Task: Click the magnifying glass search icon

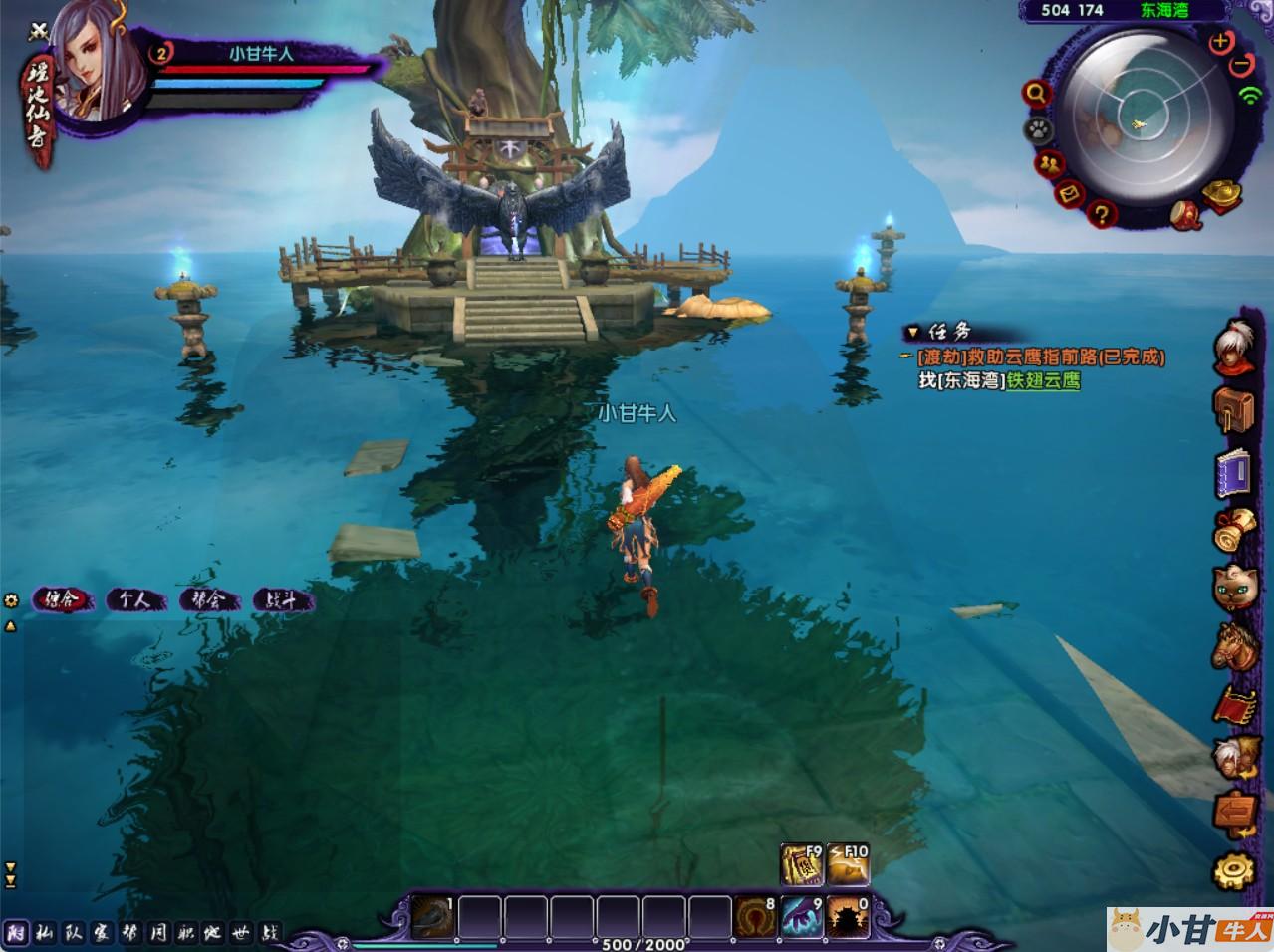Action: pos(1037,94)
